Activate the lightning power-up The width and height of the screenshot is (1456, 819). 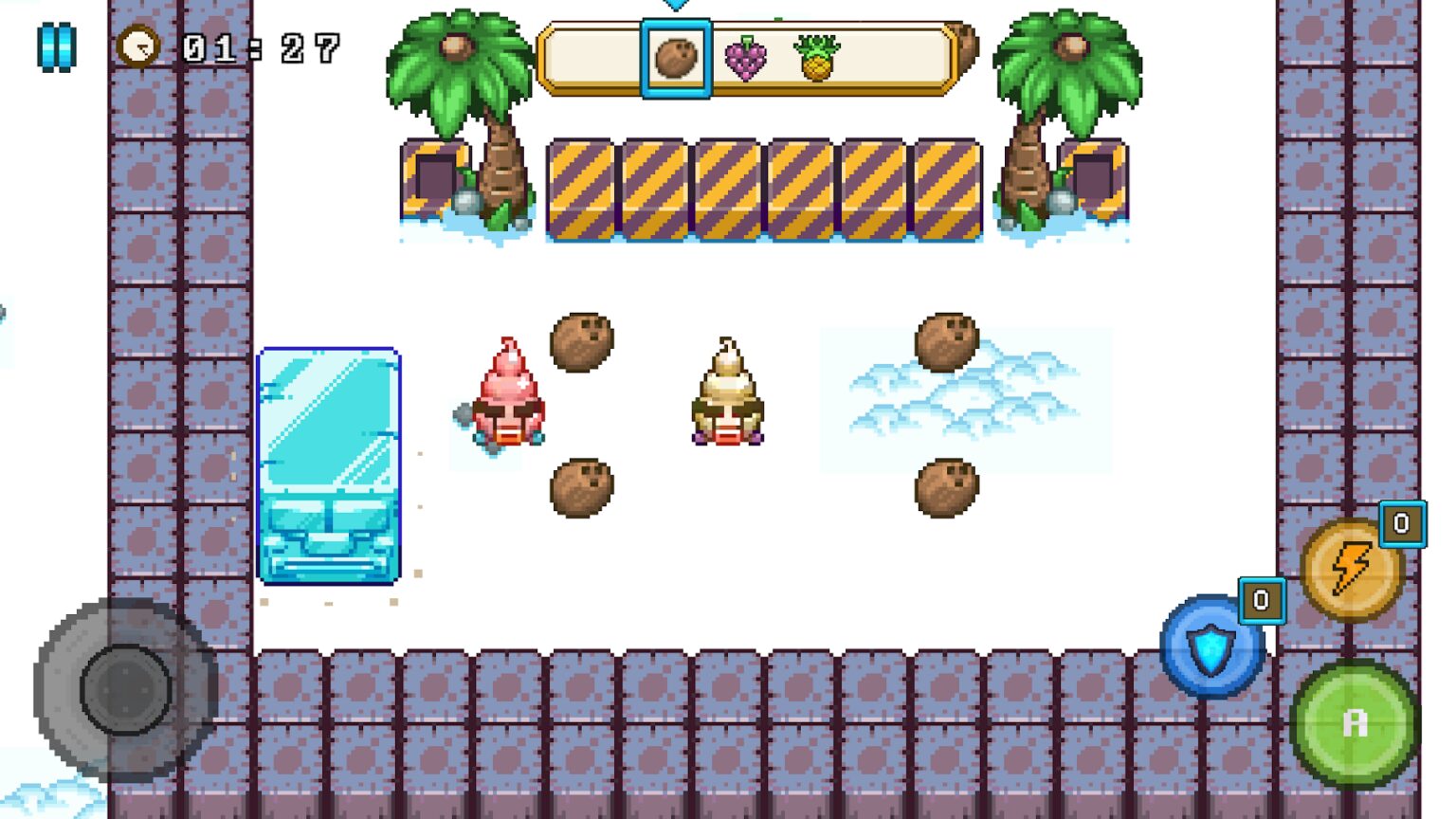click(x=1353, y=570)
